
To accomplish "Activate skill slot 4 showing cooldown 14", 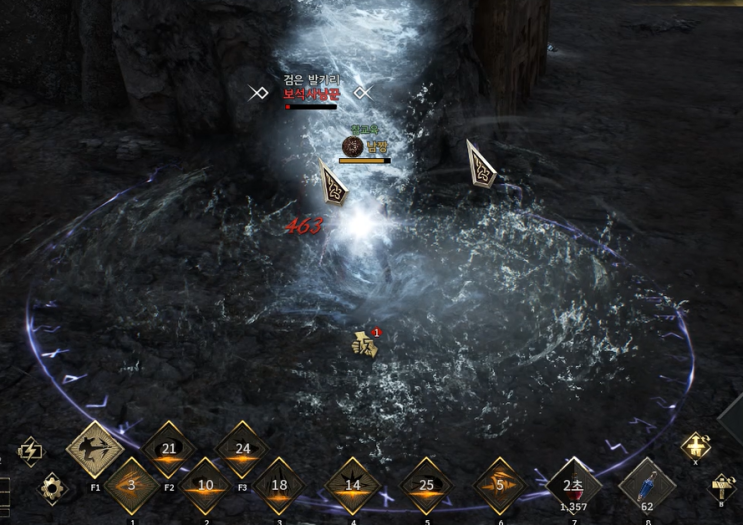I will point(353,486).
